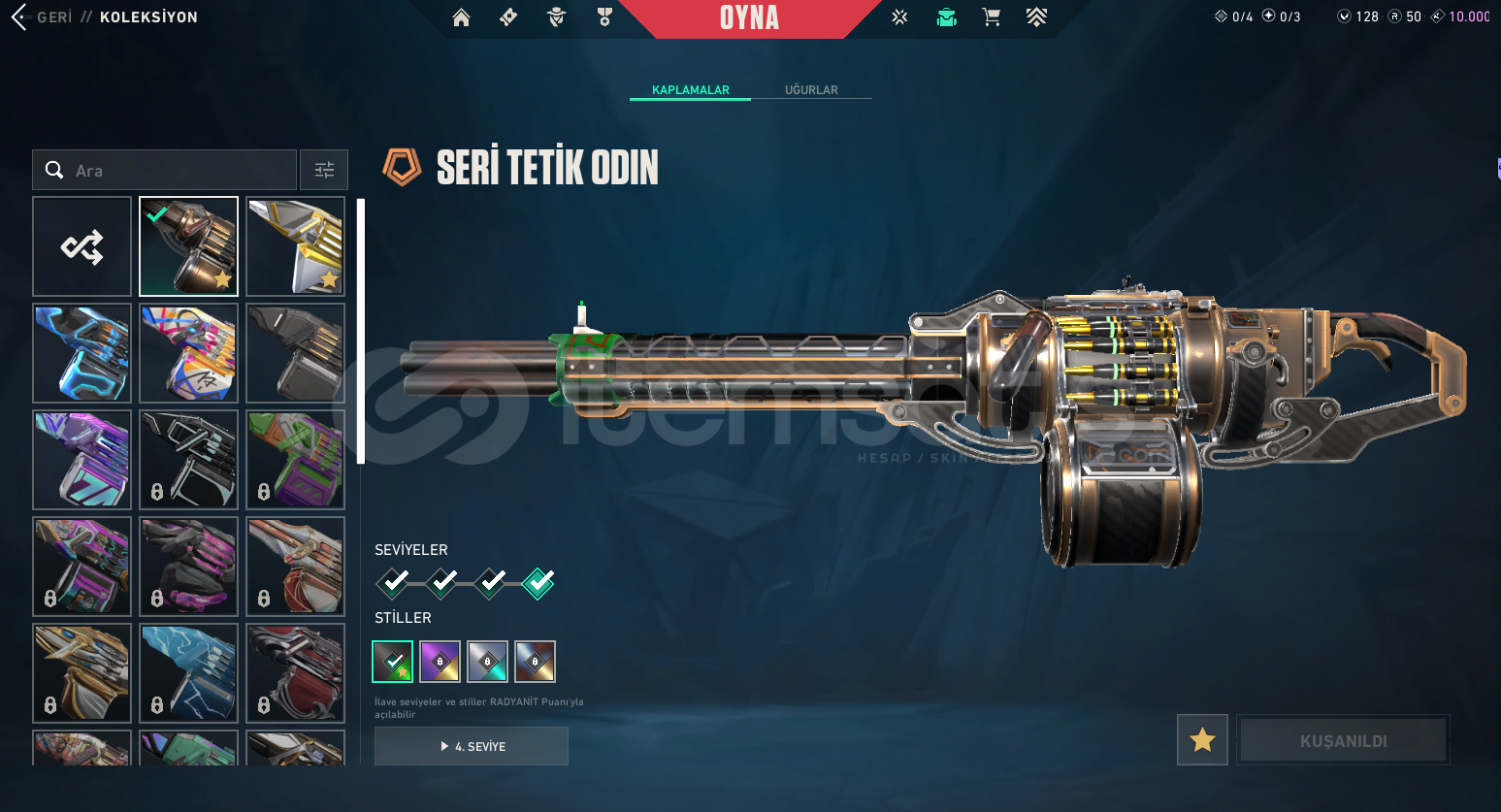Open the shopping cart store icon
This screenshot has height=812, width=1501.
click(x=991, y=17)
